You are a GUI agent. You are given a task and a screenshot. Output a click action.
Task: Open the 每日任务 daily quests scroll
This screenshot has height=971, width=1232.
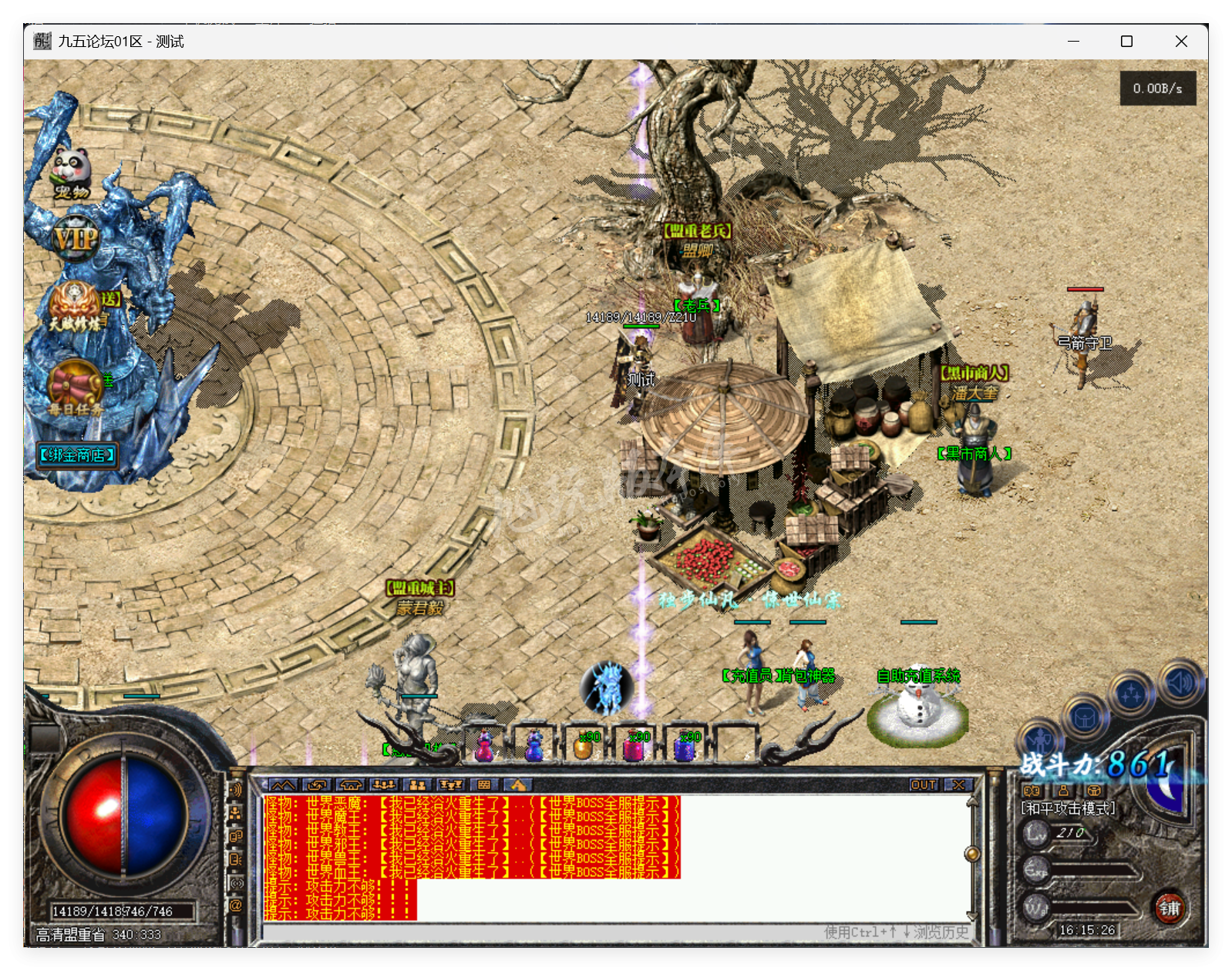coord(75,385)
